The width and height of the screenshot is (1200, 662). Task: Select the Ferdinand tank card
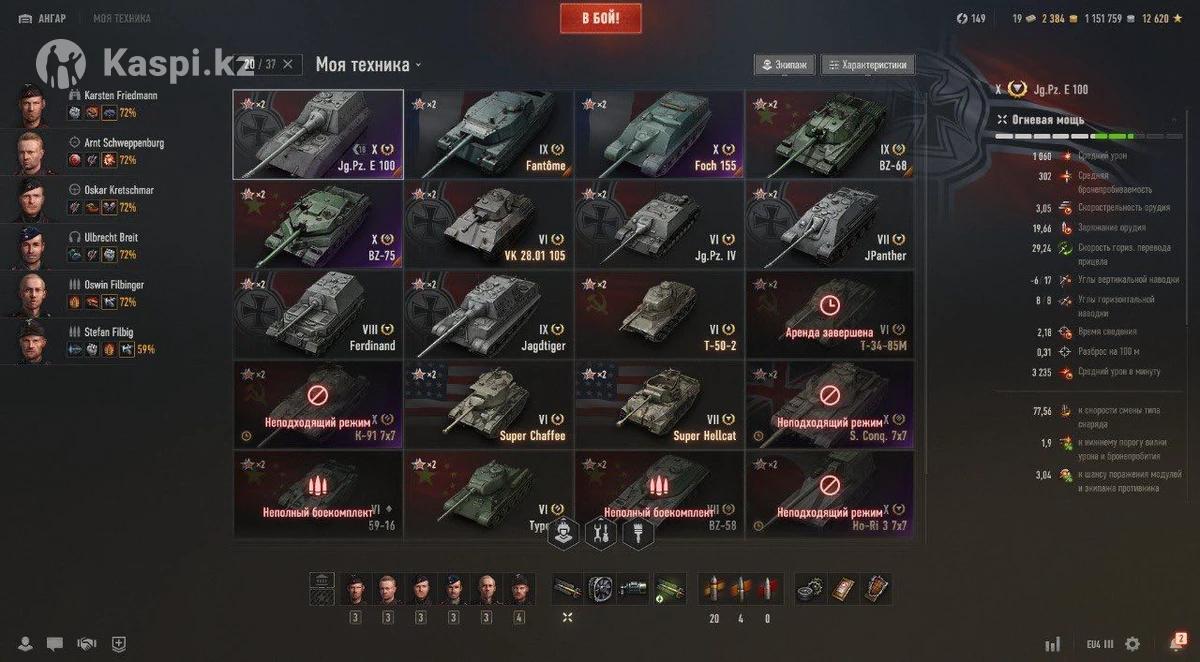tap(318, 314)
